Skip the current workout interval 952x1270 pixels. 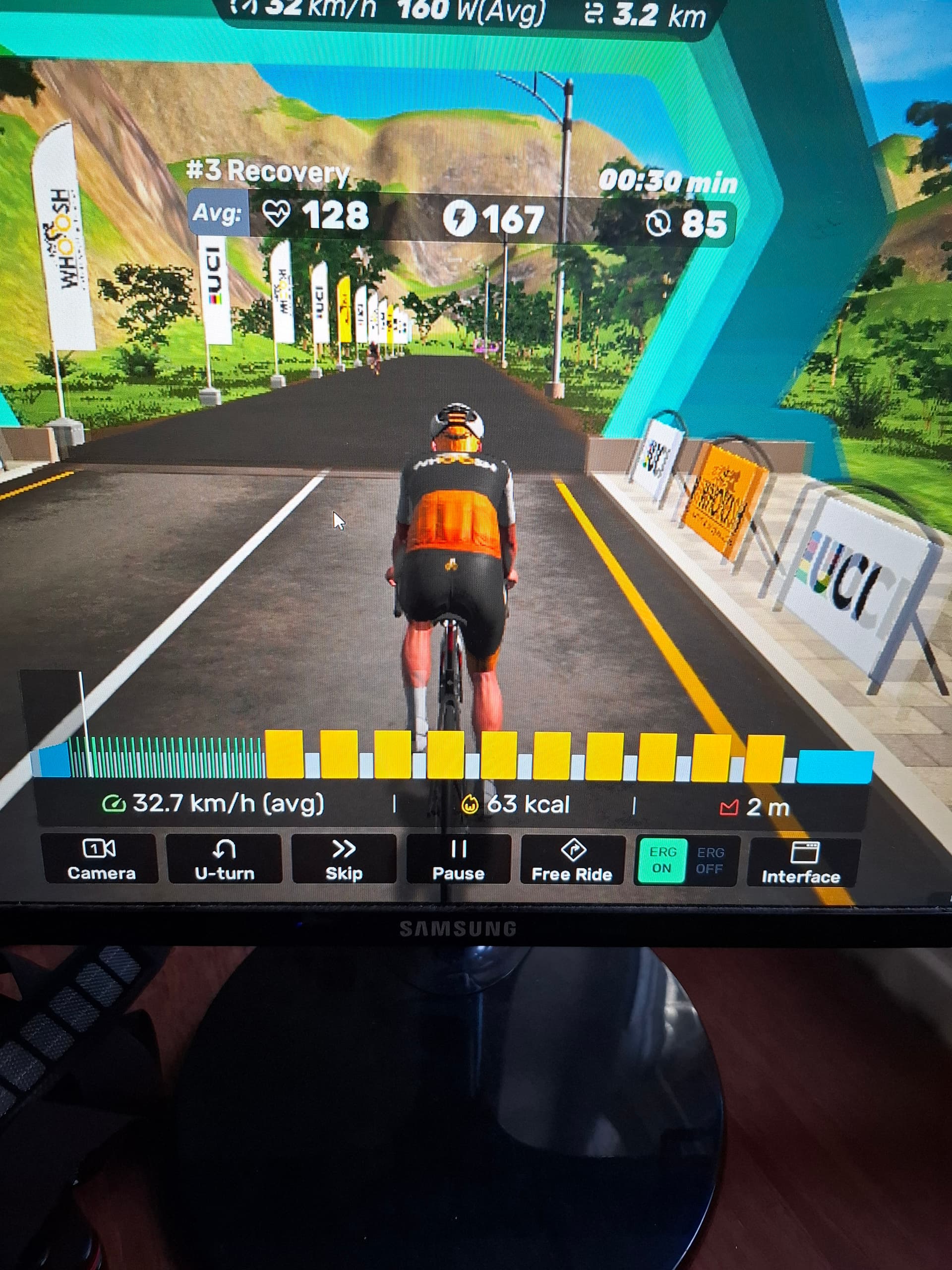coord(344,860)
